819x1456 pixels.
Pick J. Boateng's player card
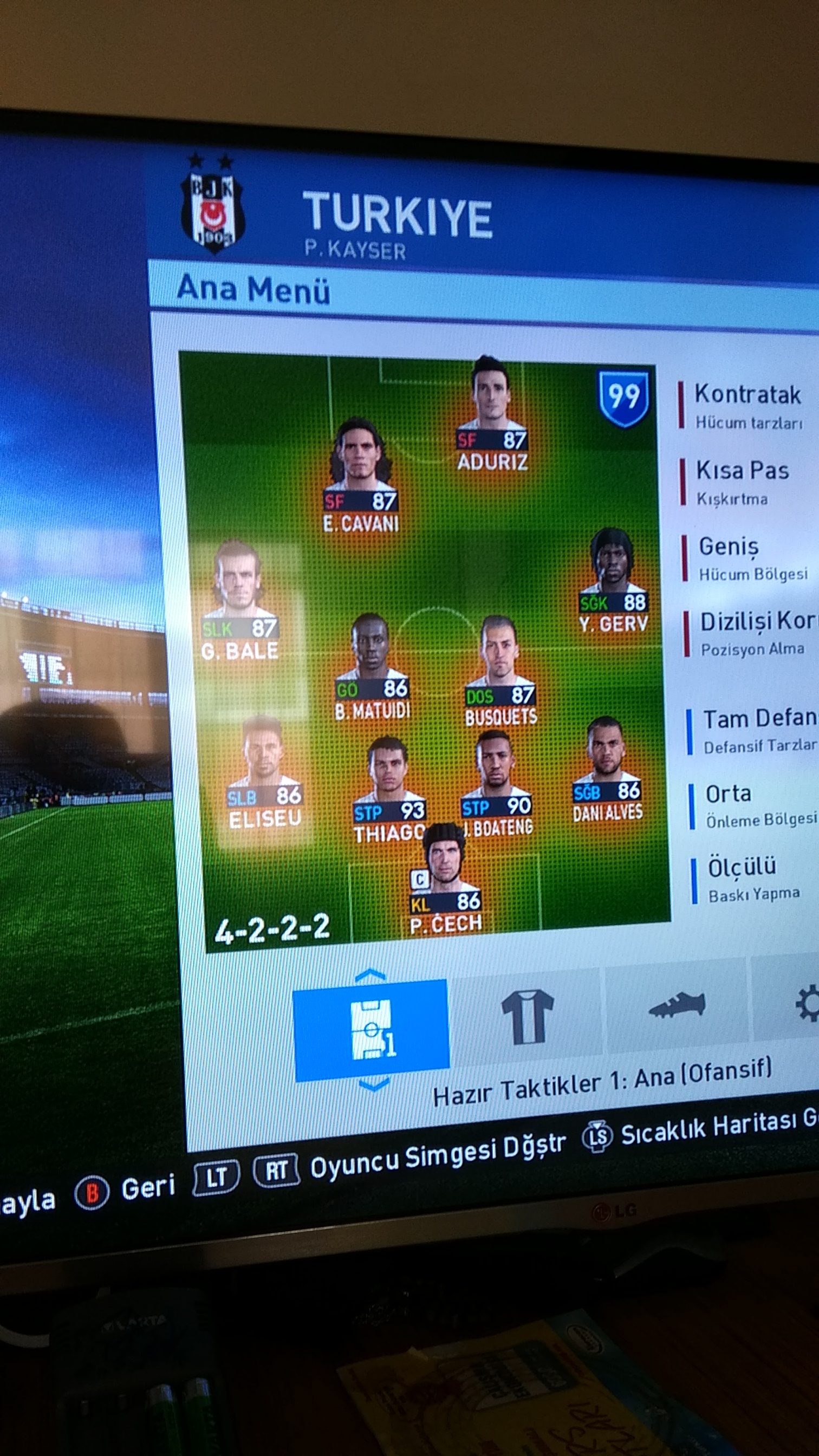[x=497, y=785]
